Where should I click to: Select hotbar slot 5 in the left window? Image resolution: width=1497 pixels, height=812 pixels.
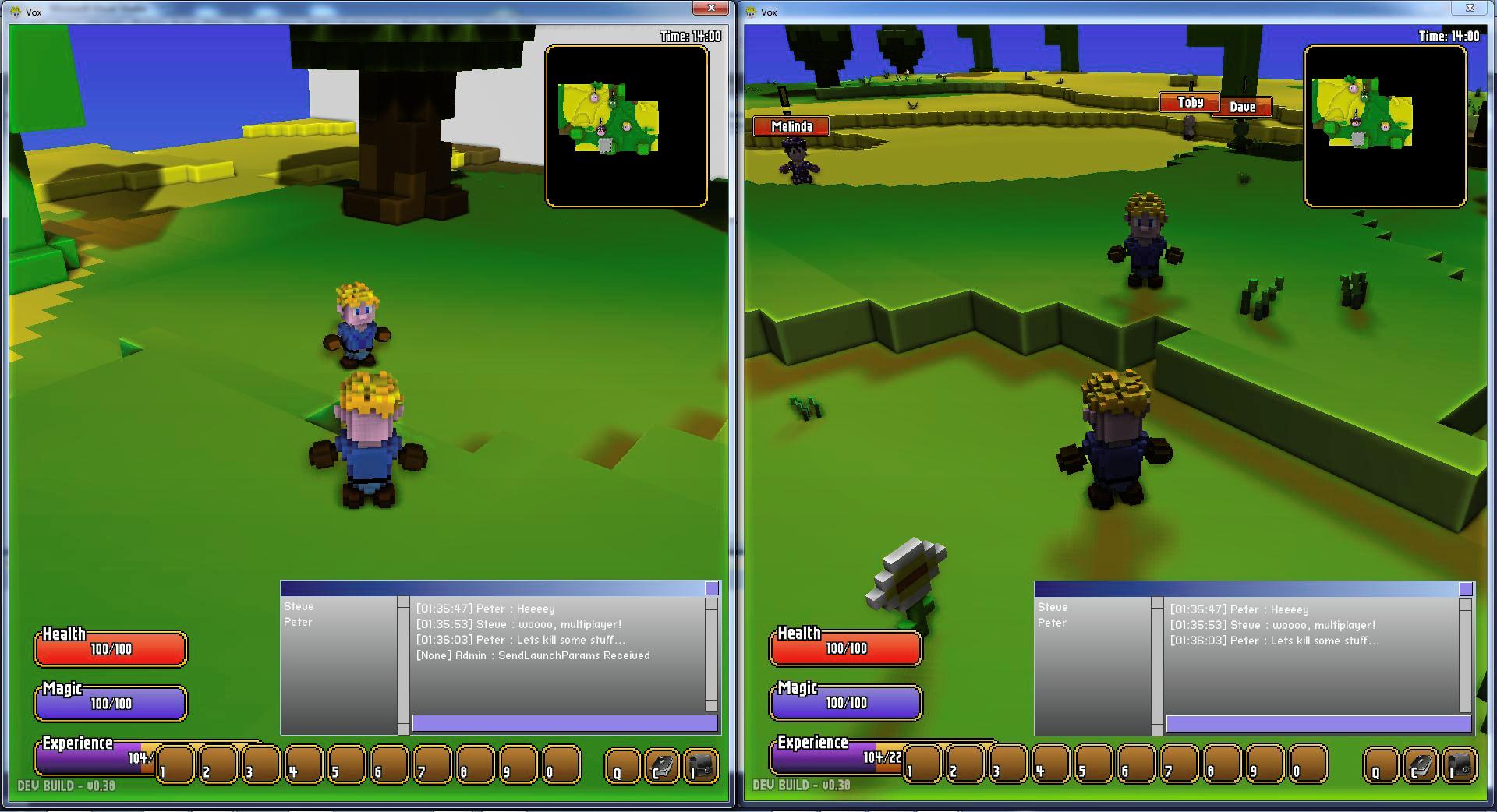[x=346, y=765]
